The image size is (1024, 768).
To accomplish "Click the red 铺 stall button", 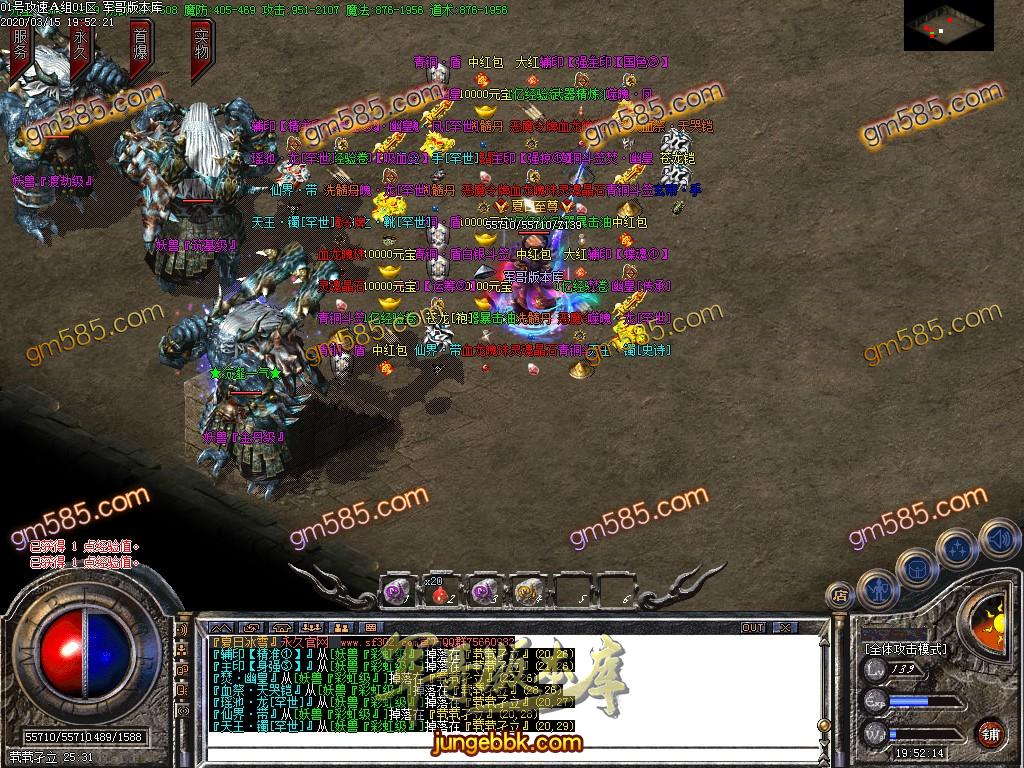I will [990, 732].
